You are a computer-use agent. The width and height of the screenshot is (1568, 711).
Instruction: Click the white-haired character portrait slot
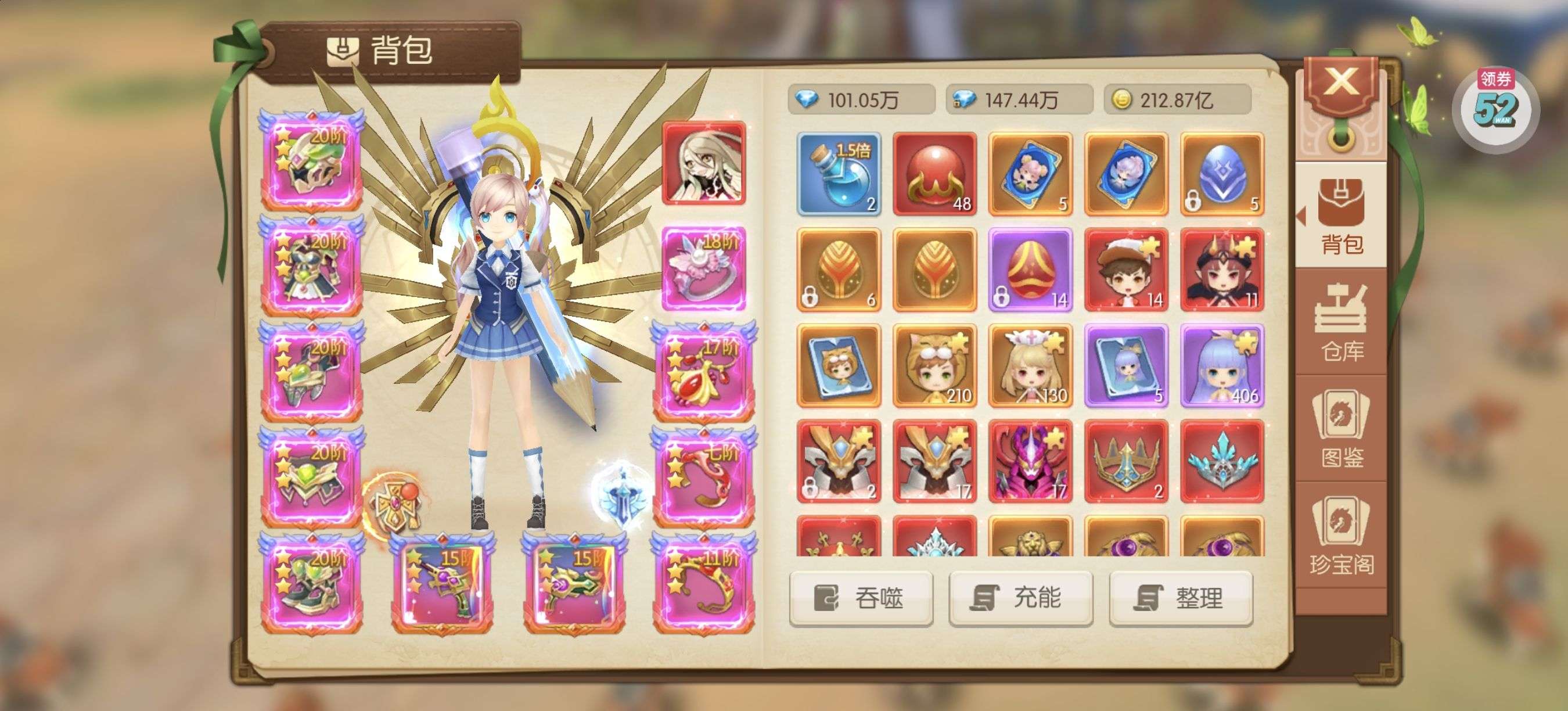(704, 163)
